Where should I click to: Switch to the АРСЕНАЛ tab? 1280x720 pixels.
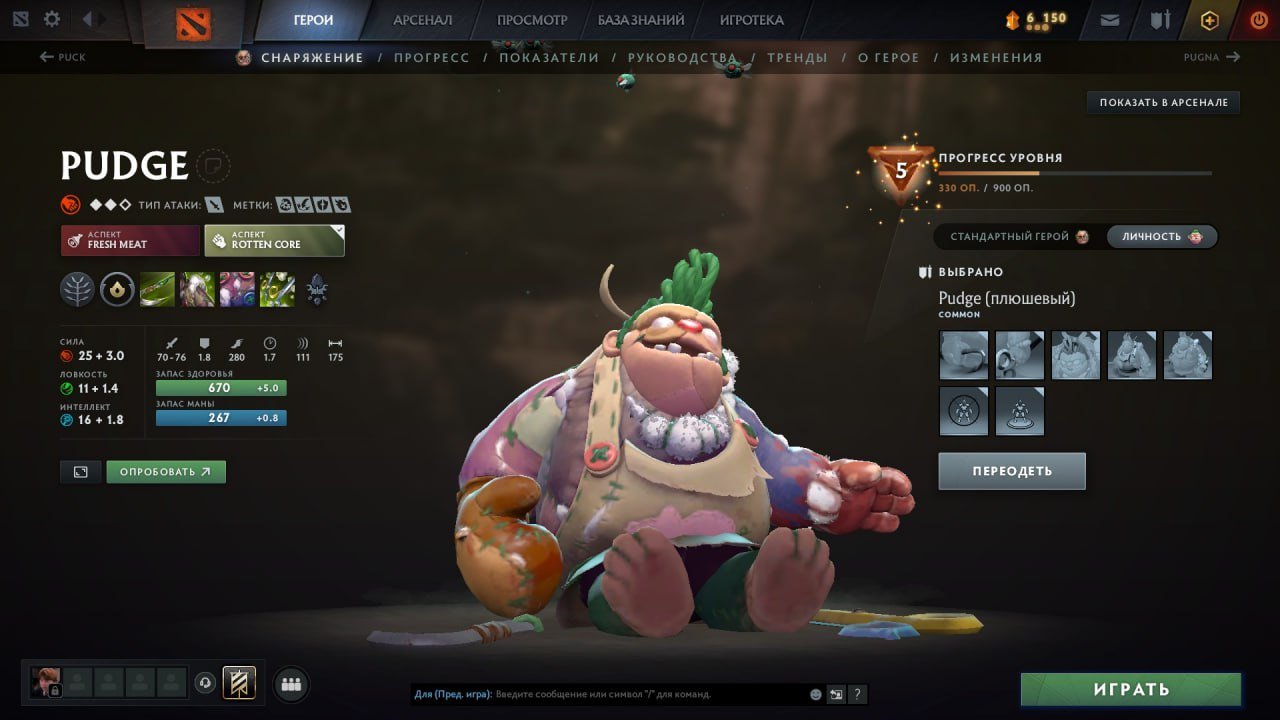(424, 19)
